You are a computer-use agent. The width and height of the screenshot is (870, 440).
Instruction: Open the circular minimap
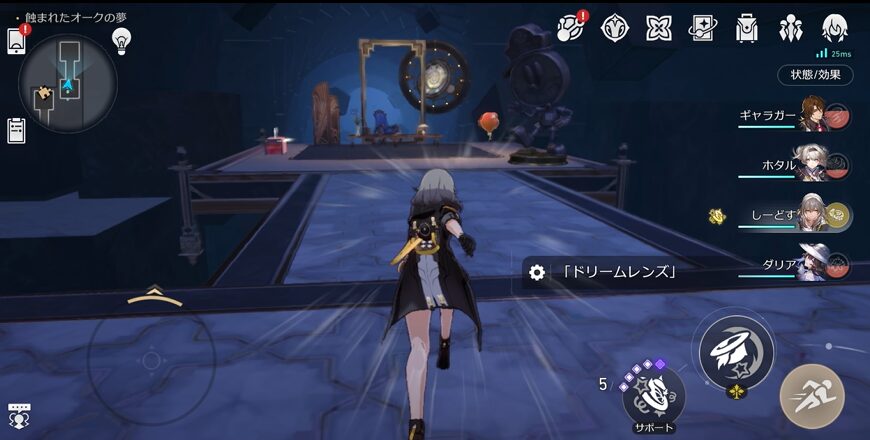click(68, 84)
